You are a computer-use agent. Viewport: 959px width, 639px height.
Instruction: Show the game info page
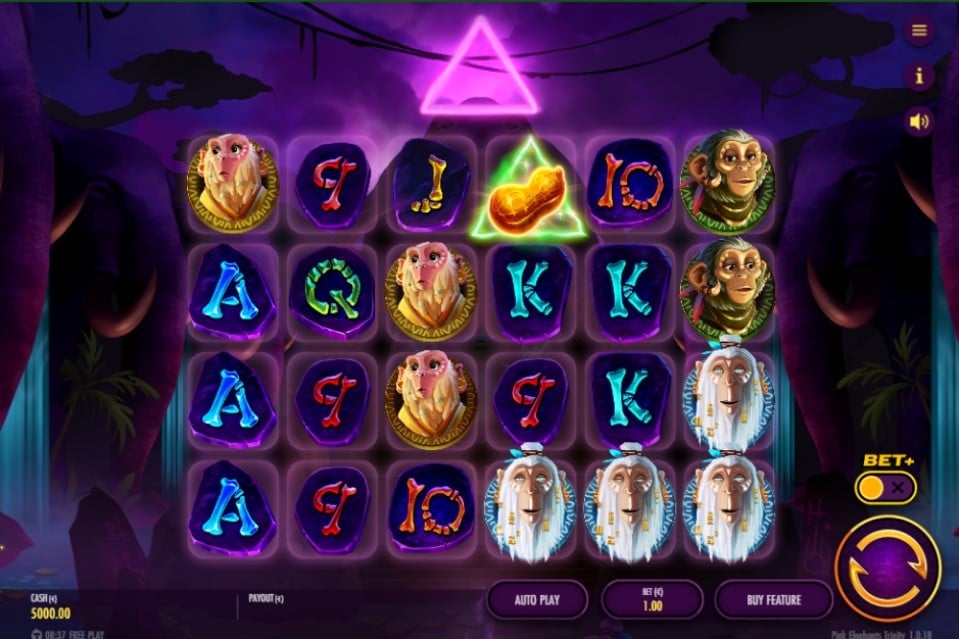pyautogui.click(x=919, y=75)
